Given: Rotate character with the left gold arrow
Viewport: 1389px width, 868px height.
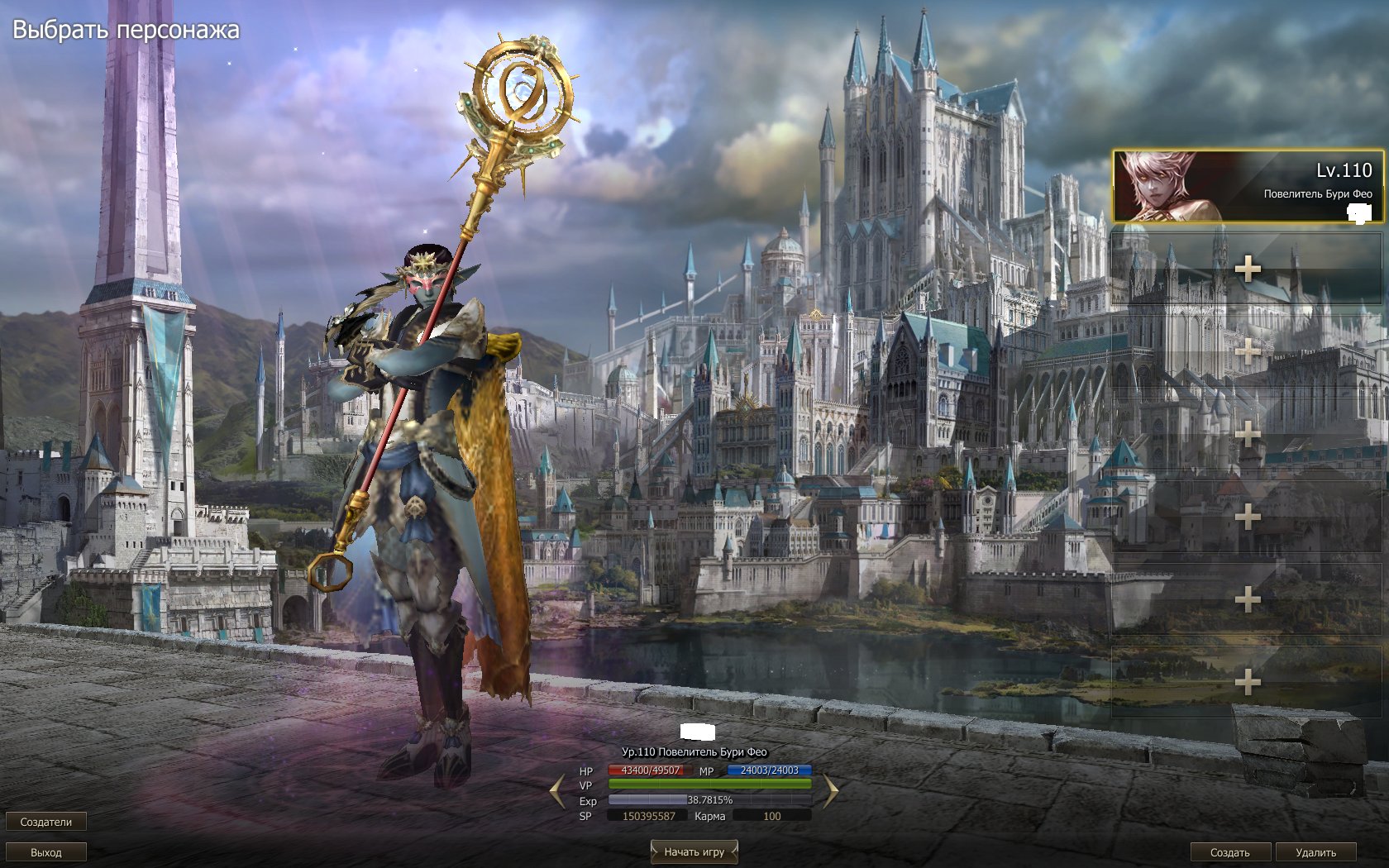Looking at the screenshot, I should pyautogui.click(x=557, y=792).
